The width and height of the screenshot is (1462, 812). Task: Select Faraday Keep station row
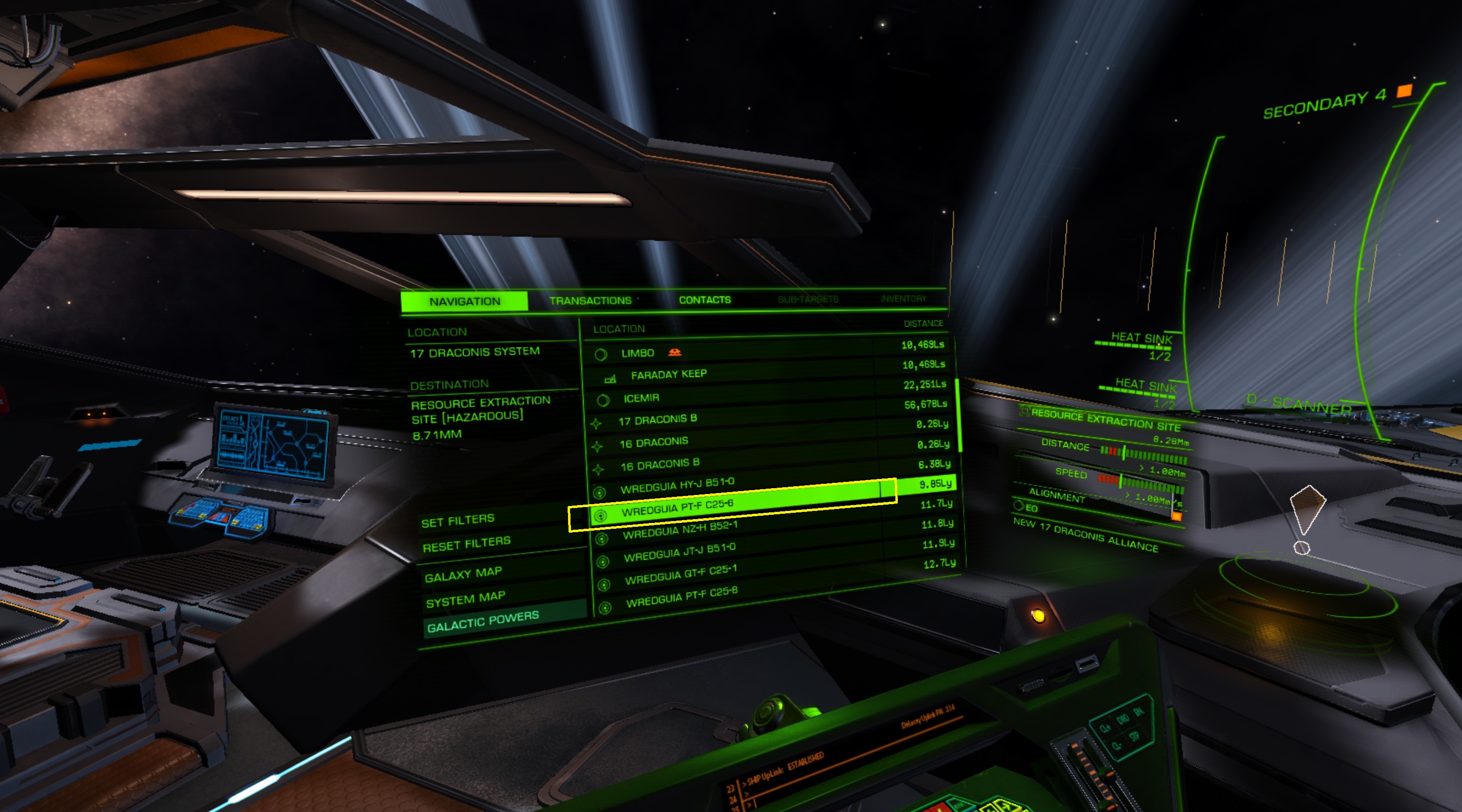point(669,375)
